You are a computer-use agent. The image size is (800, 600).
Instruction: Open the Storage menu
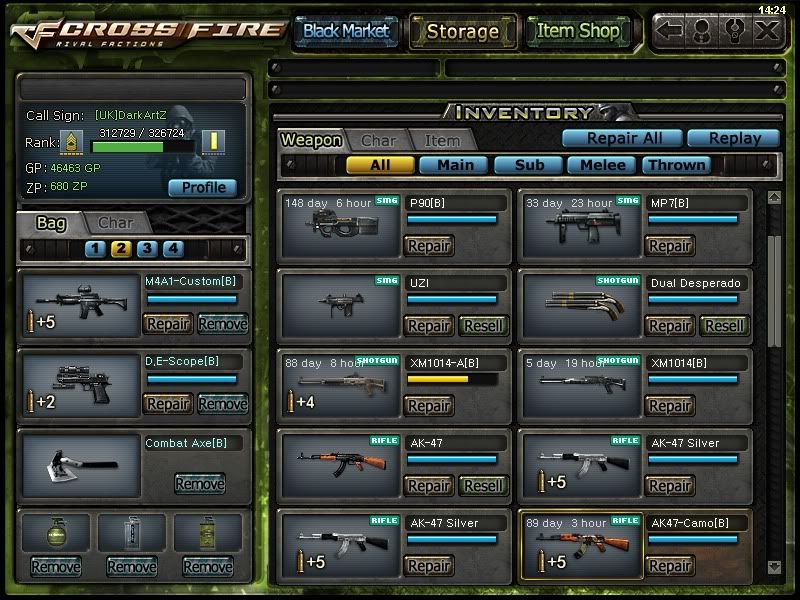(462, 31)
